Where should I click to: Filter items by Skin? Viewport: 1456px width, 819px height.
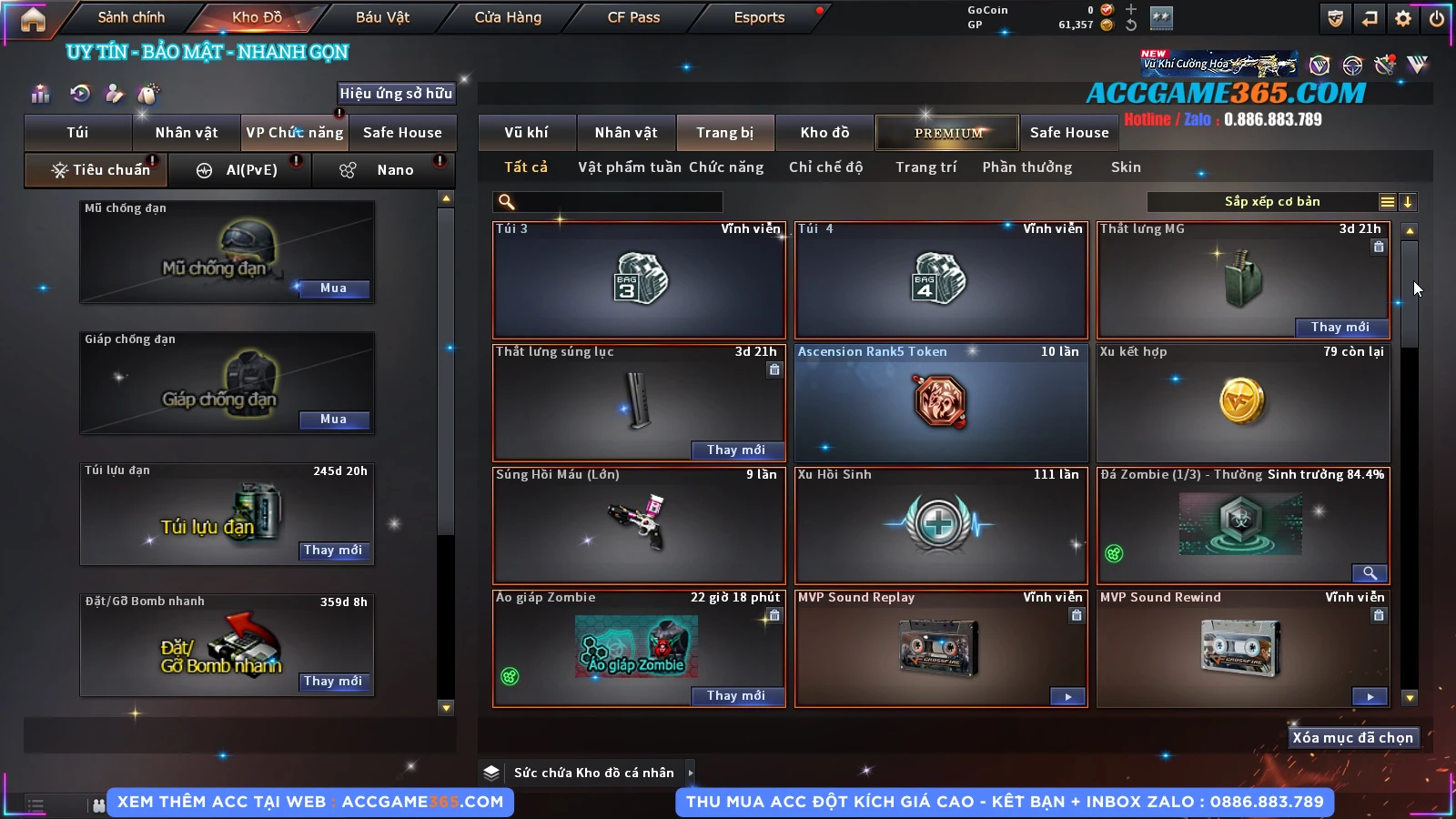click(x=1126, y=167)
